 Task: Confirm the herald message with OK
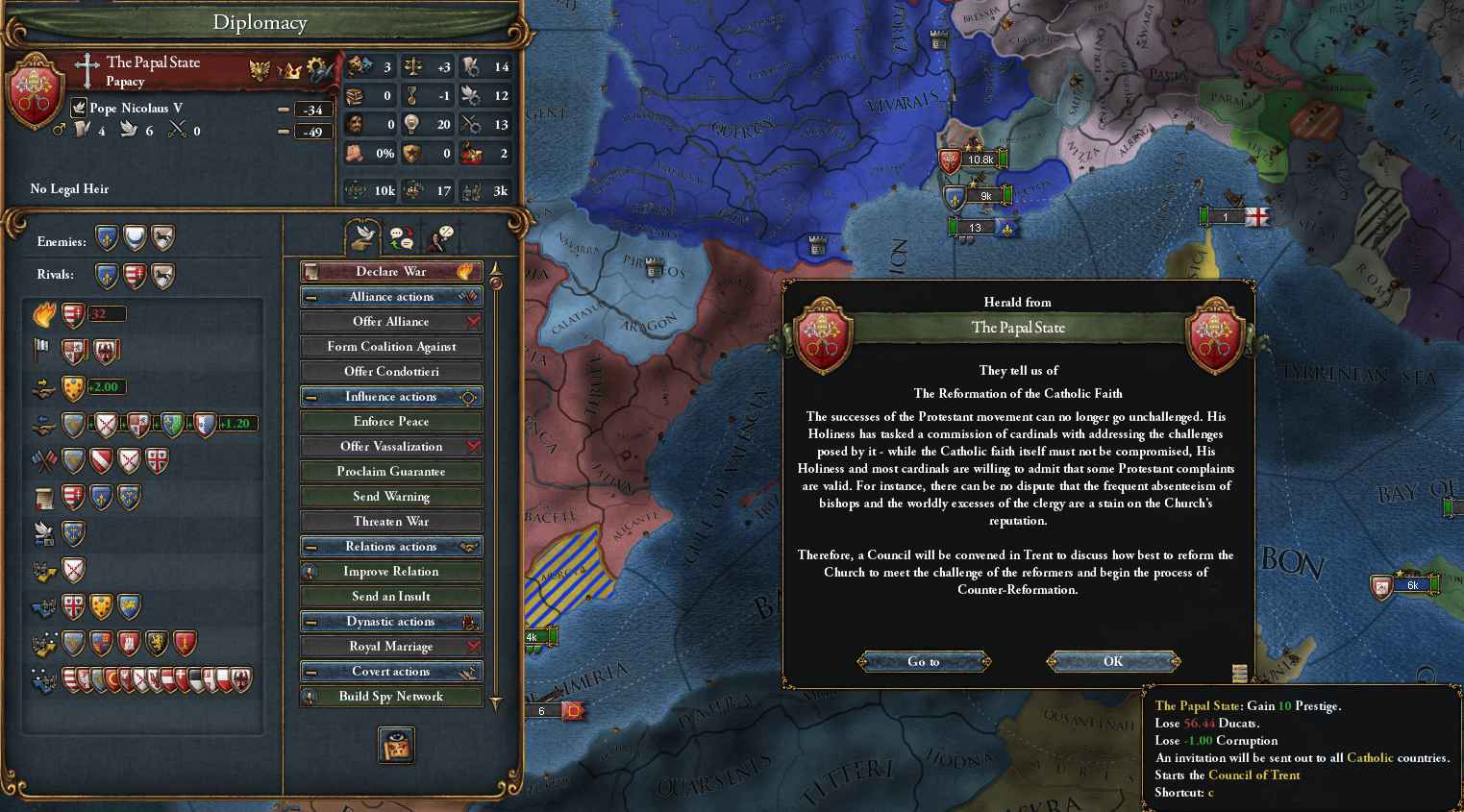click(x=1112, y=661)
